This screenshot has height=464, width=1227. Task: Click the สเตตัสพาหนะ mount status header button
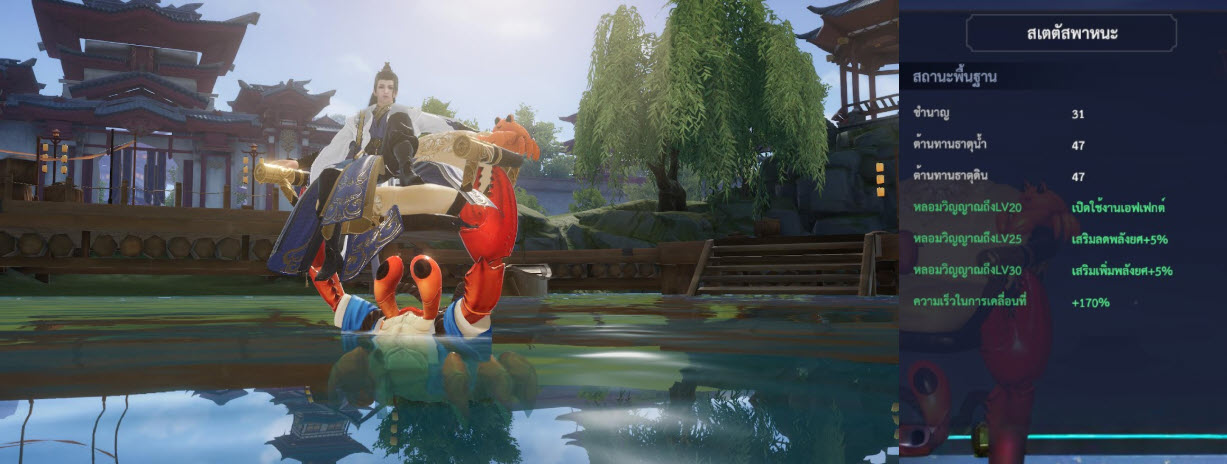[1071, 33]
